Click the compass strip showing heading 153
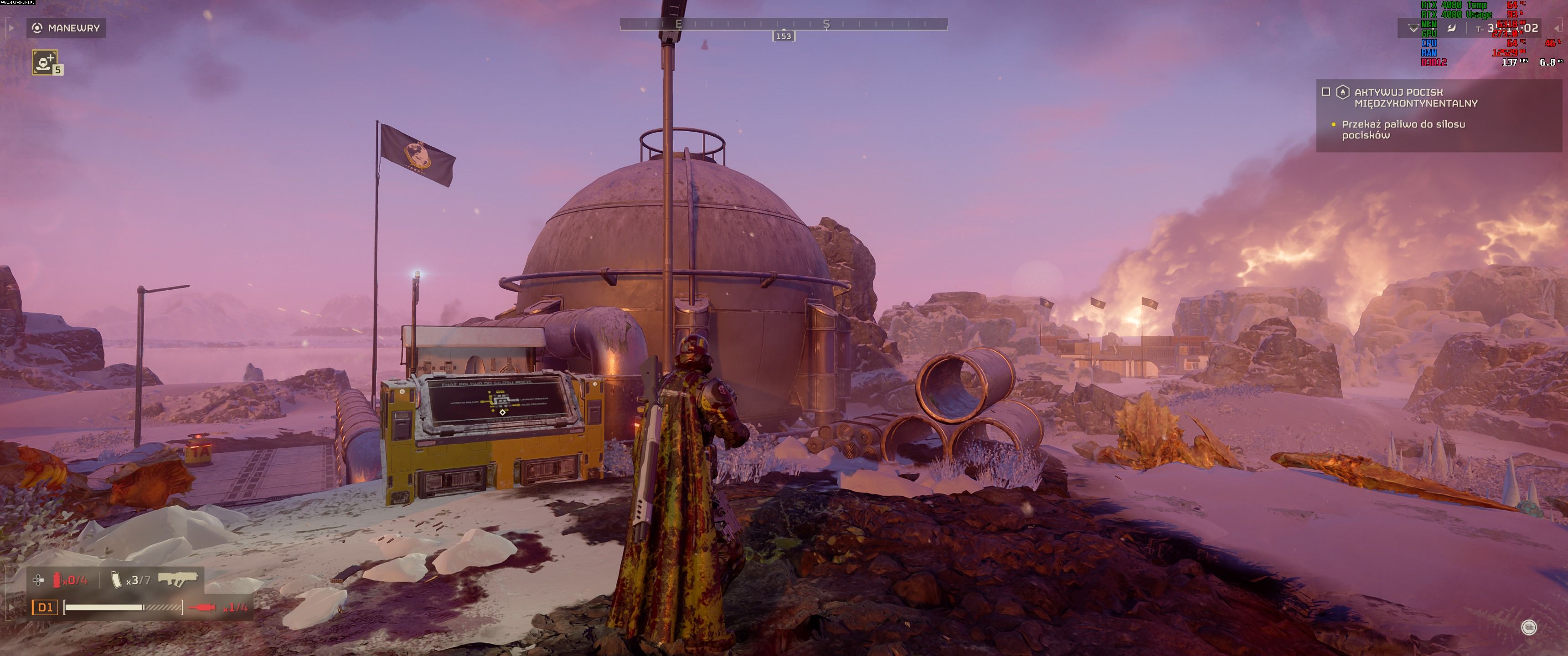1568x656 pixels. click(784, 24)
